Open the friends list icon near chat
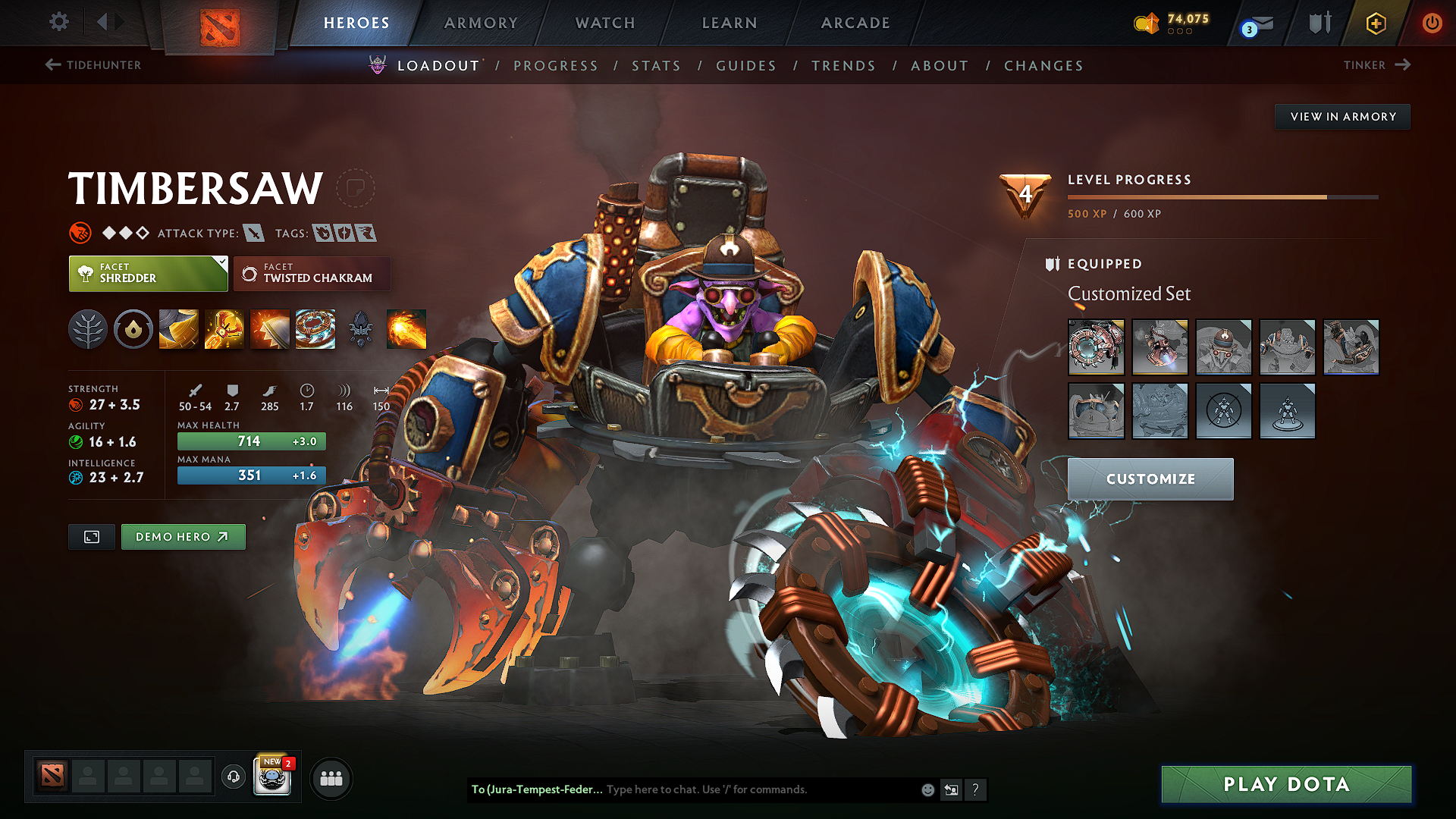The width and height of the screenshot is (1456, 819). point(331,777)
